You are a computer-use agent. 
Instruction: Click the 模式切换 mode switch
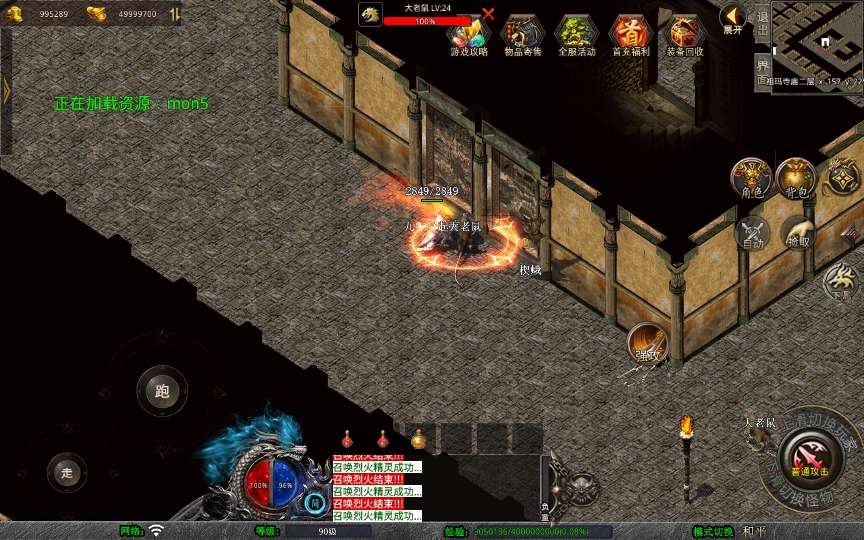pyautogui.click(x=713, y=531)
